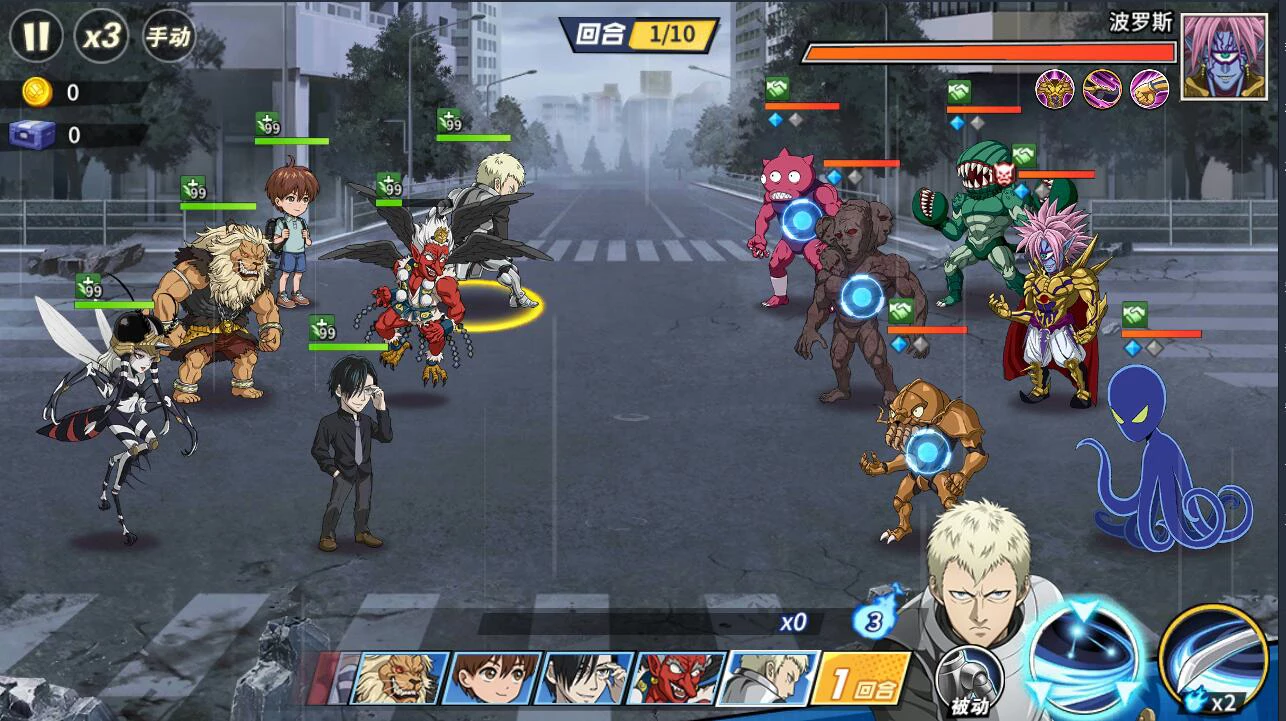Pause the battle
This screenshot has height=721, width=1286.
tap(36, 37)
